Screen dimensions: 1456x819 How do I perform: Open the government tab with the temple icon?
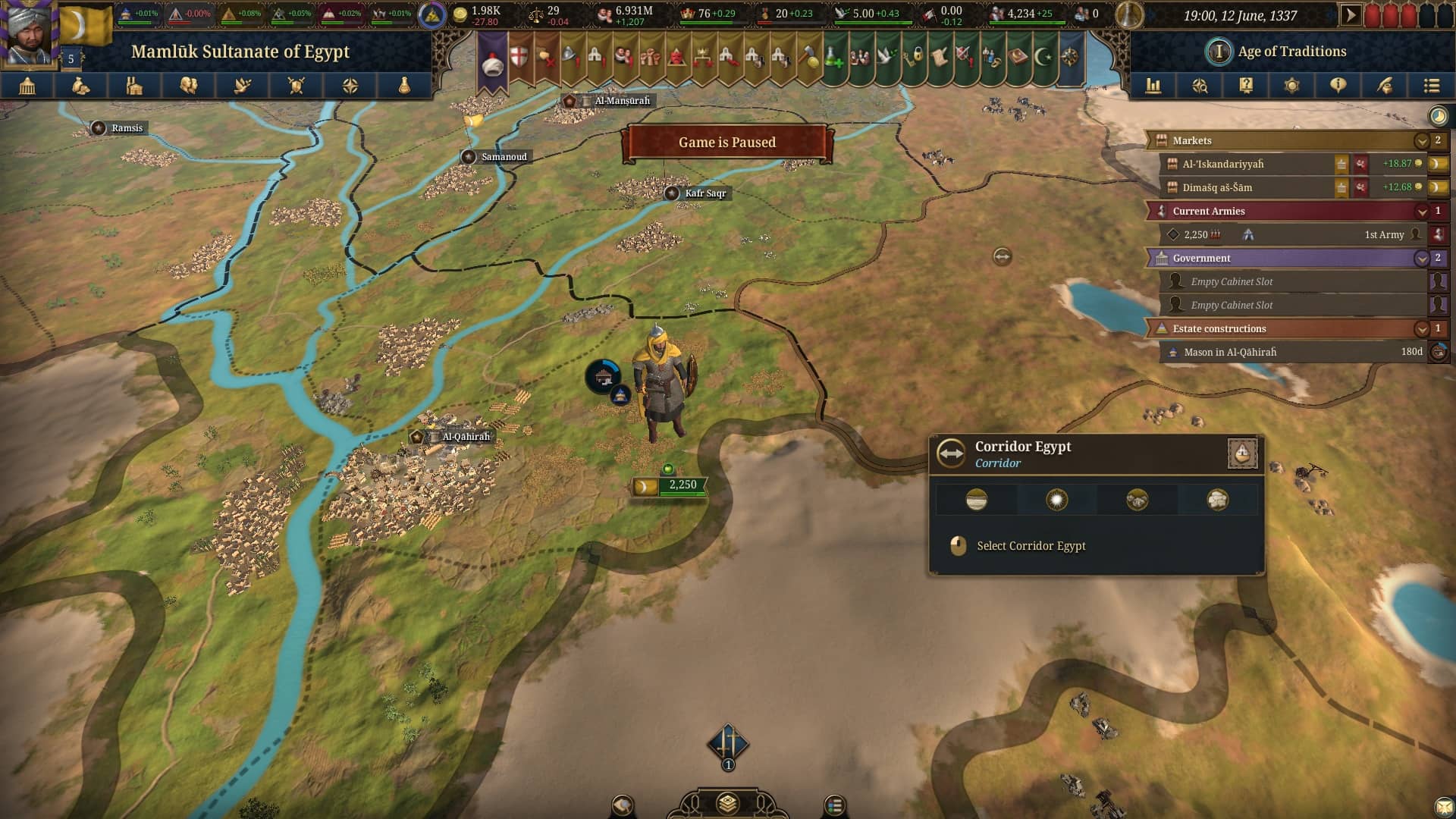(x=27, y=86)
